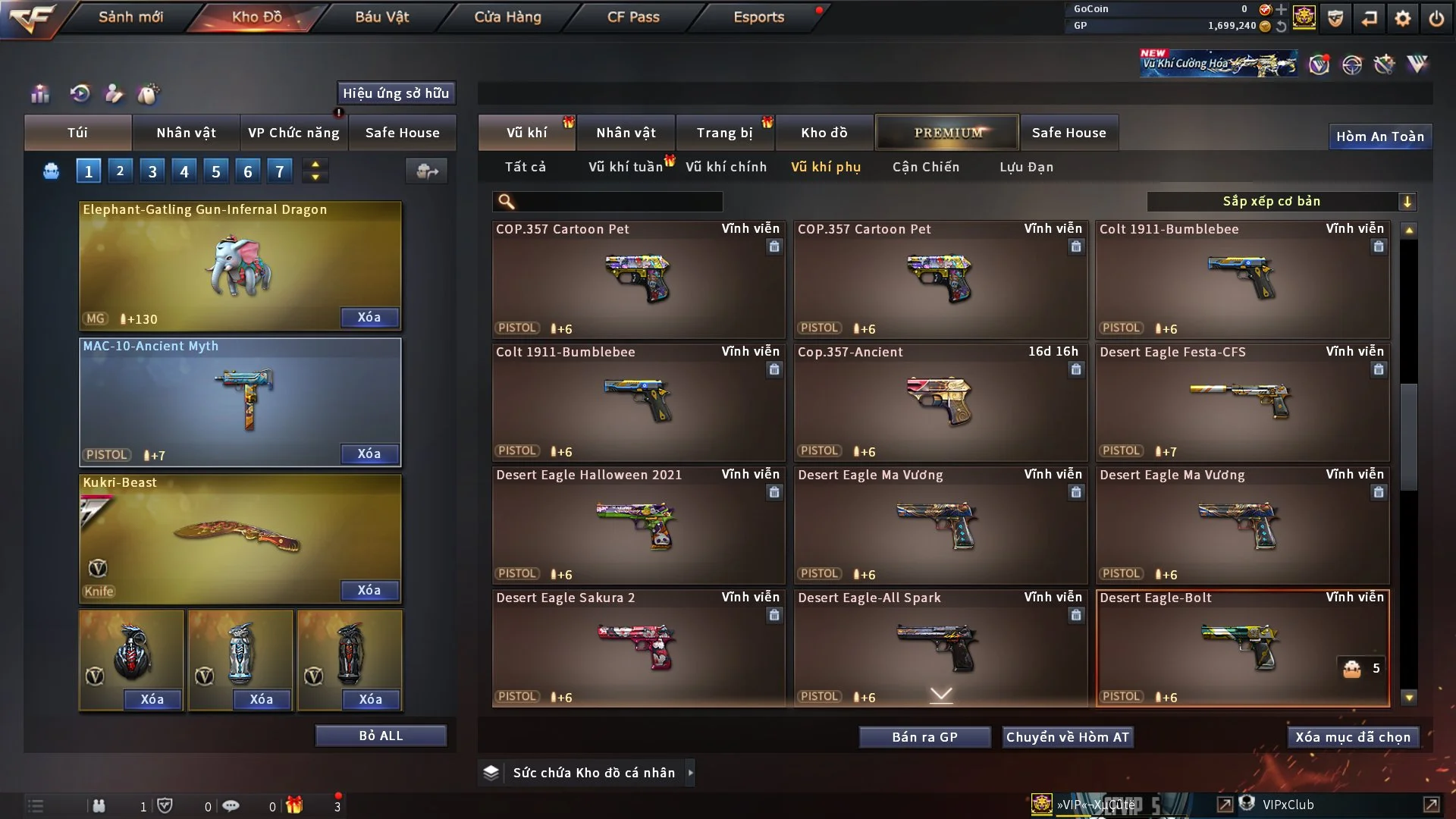Open the gear settings icon
1456x819 pixels.
pyautogui.click(x=1402, y=18)
